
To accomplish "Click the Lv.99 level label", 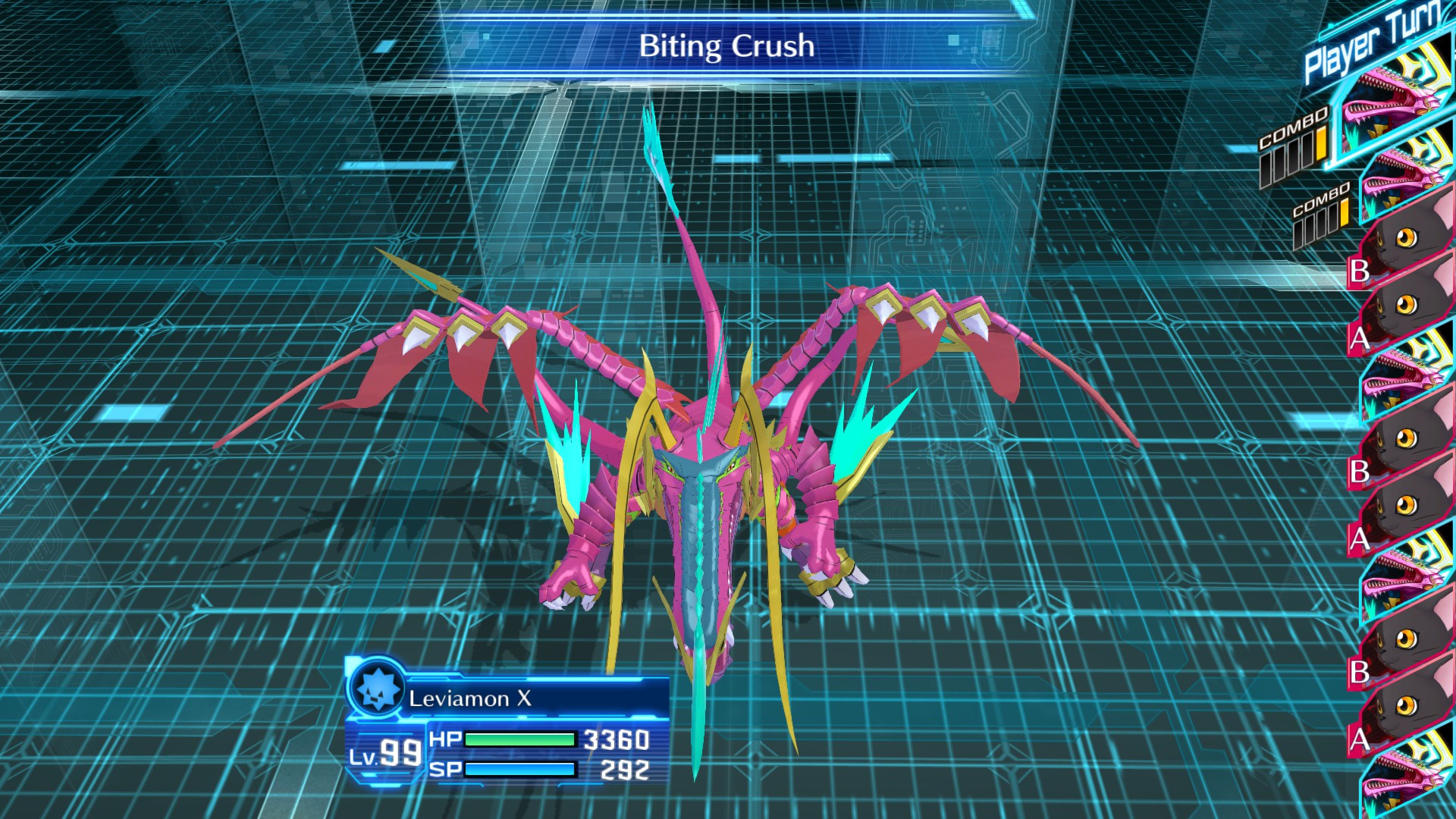I will click(x=387, y=753).
